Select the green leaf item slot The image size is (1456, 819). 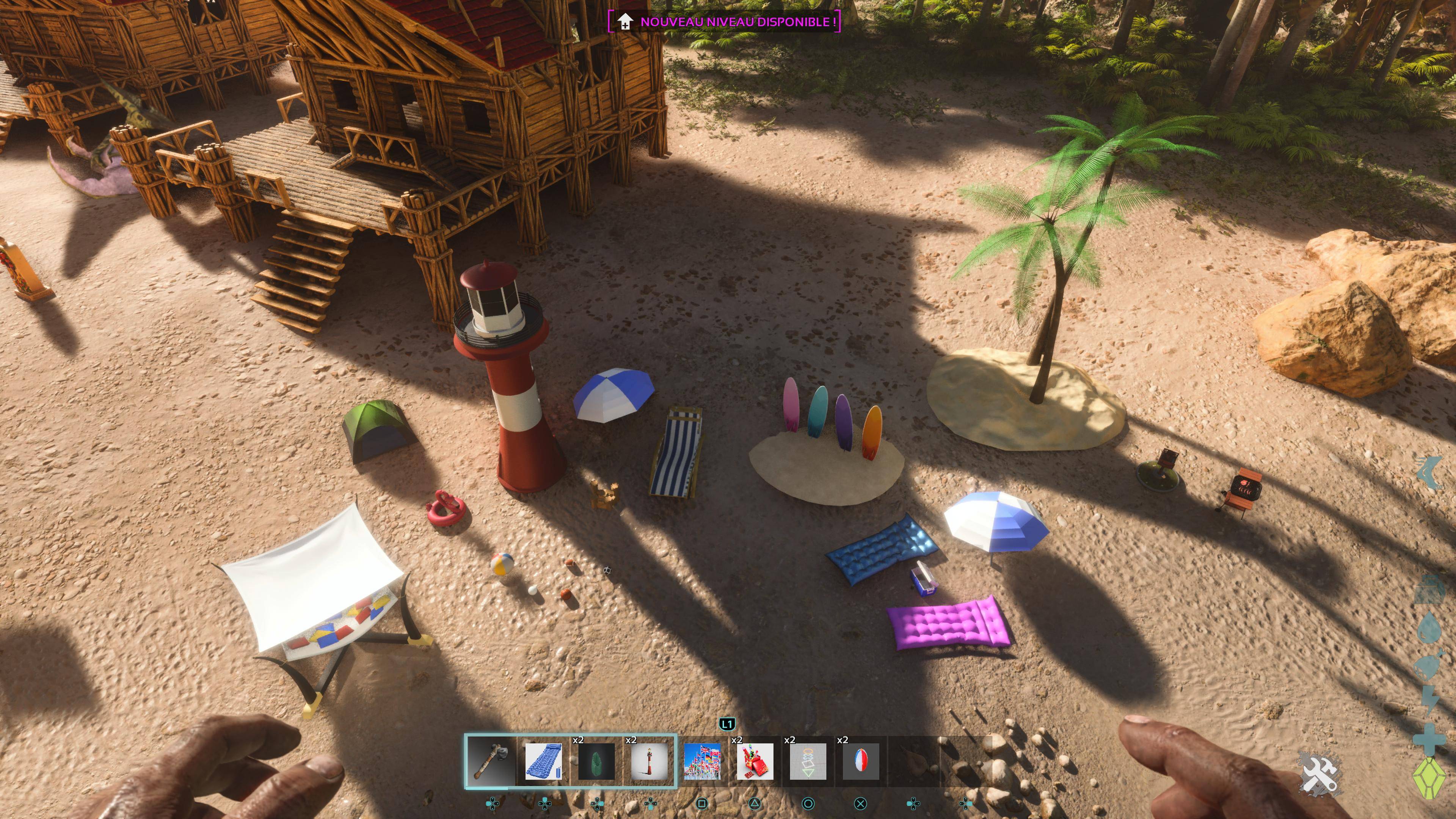pyautogui.click(x=596, y=761)
